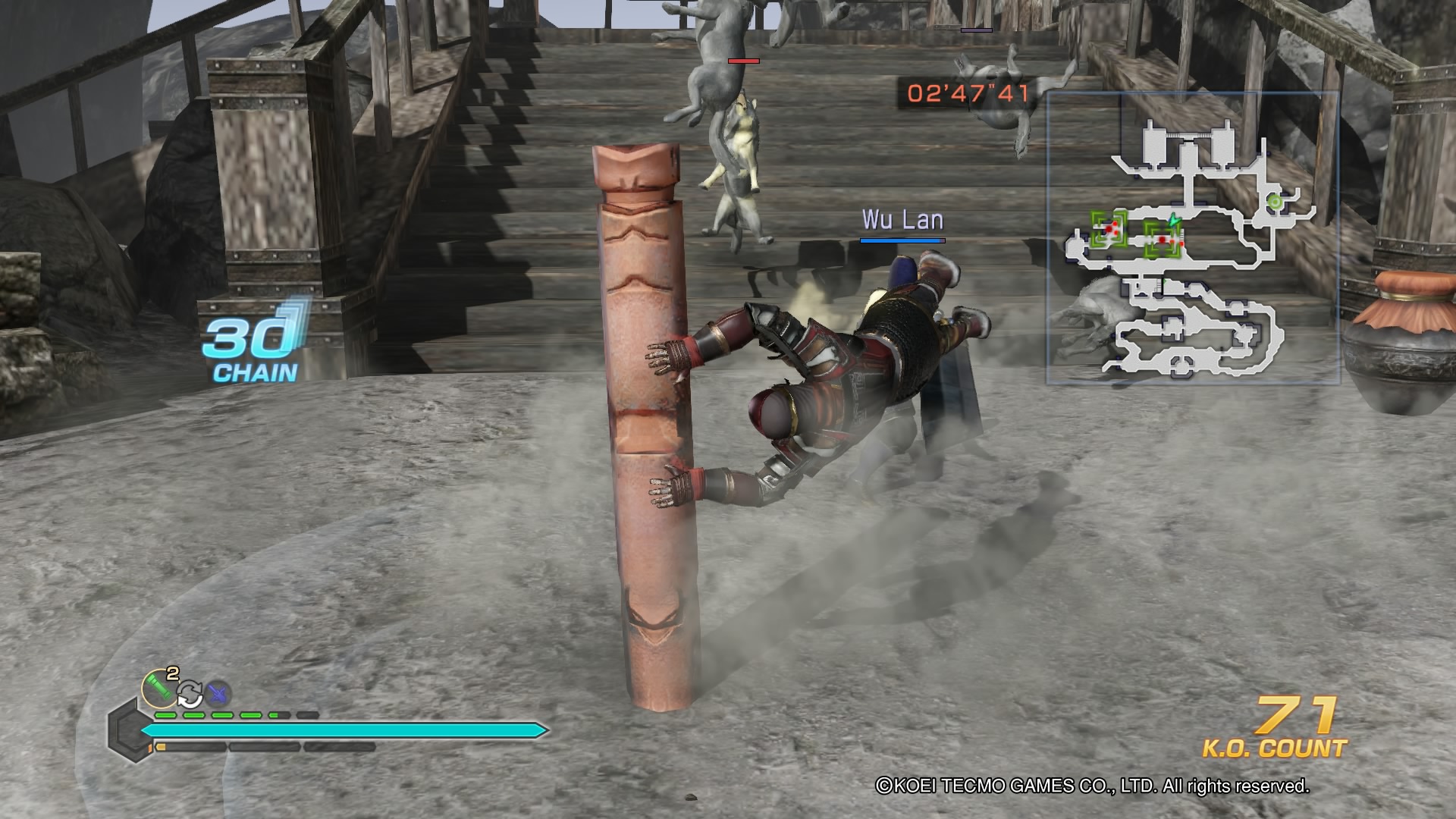The image size is (1456, 819).
Task: Click the circular weapon switch arrows icon
Action: [190, 693]
